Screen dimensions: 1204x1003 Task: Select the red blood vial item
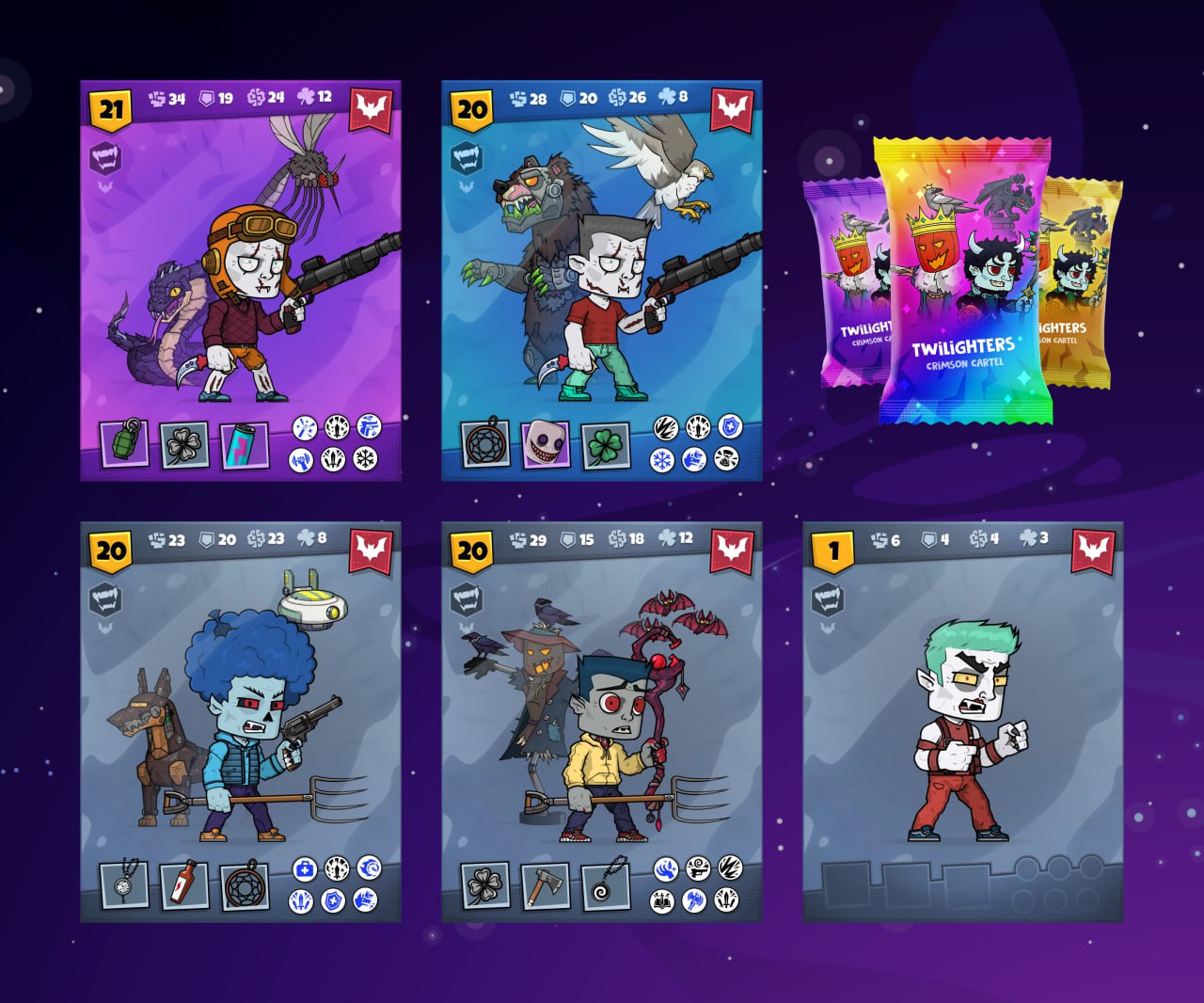(x=184, y=885)
